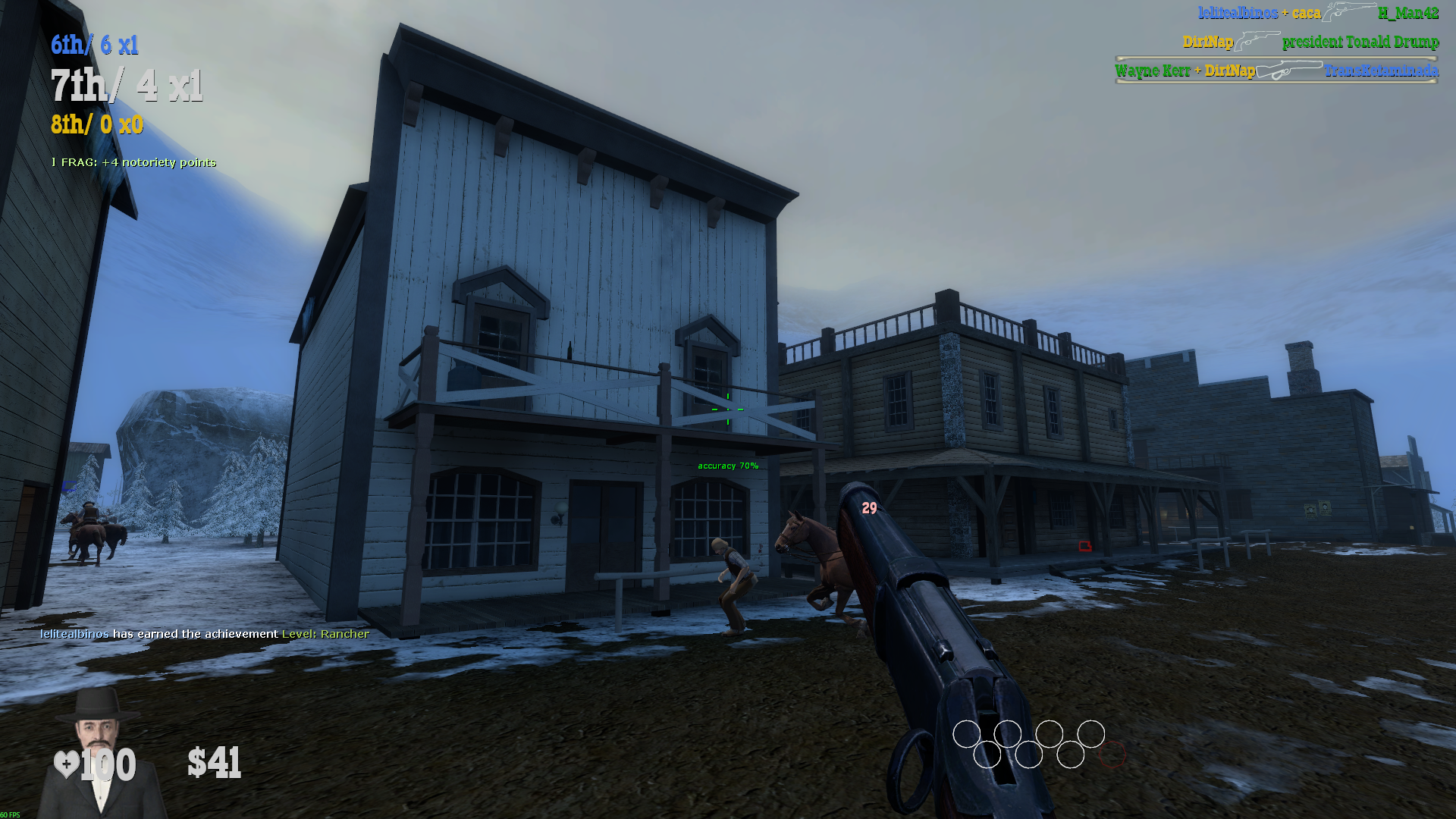
Task: Select the president Tonald Drump kill feed row
Action: [1310, 42]
